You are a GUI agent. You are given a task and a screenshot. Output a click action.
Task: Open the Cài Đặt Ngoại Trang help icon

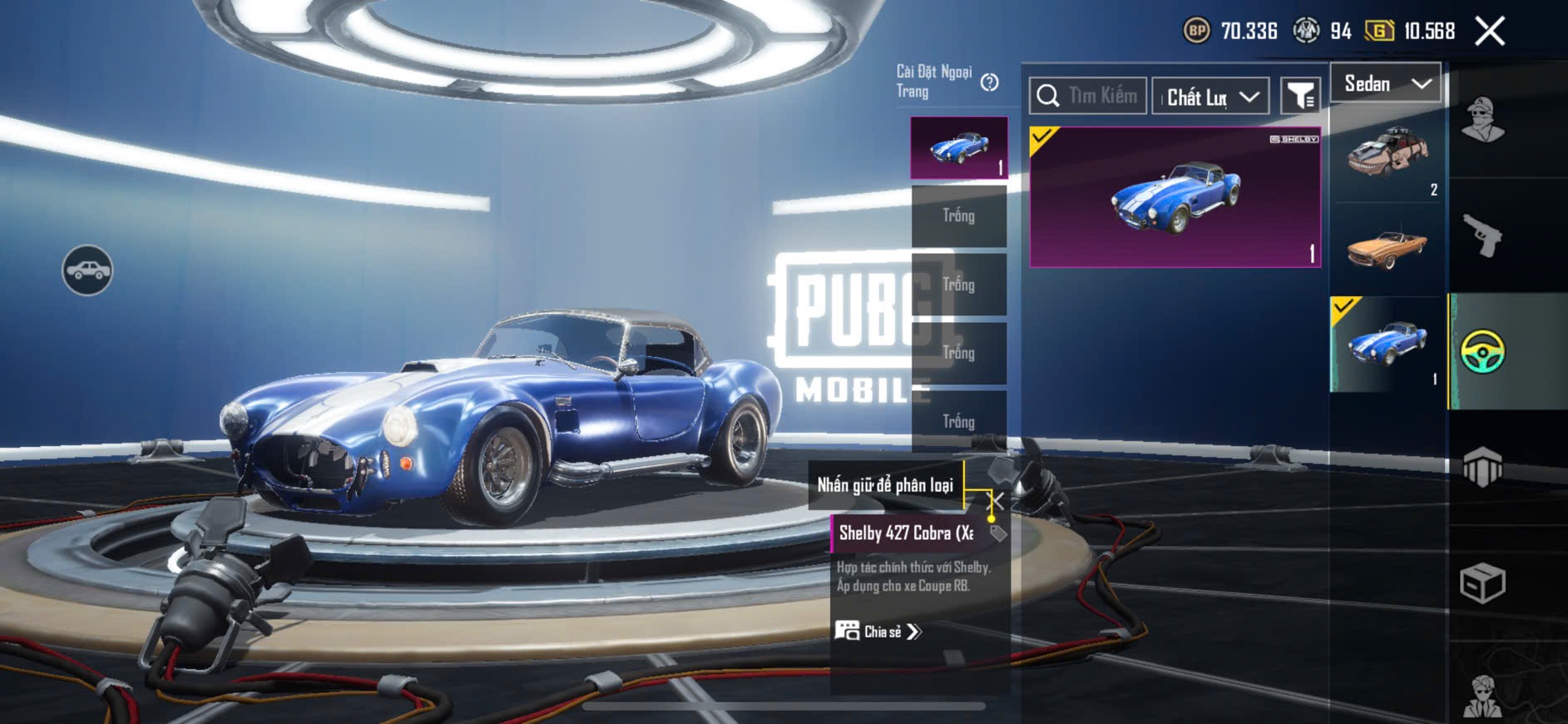pyautogui.click(x=989, y=82)
